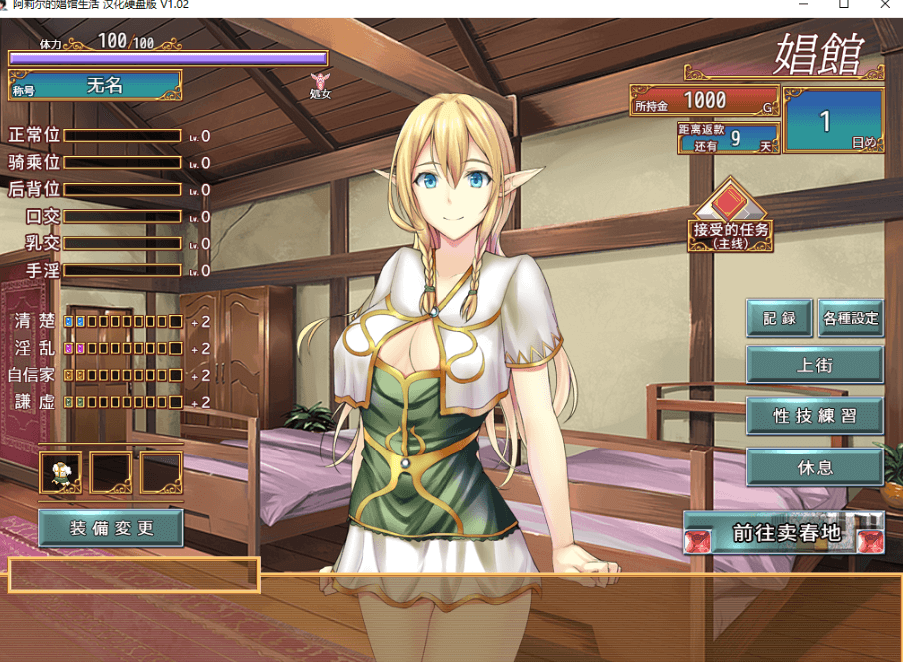Viewport: 903px width, 662px height.
Task: Open the 各種設定 settings
Action: pyautogui.click(x=850, y=318)
